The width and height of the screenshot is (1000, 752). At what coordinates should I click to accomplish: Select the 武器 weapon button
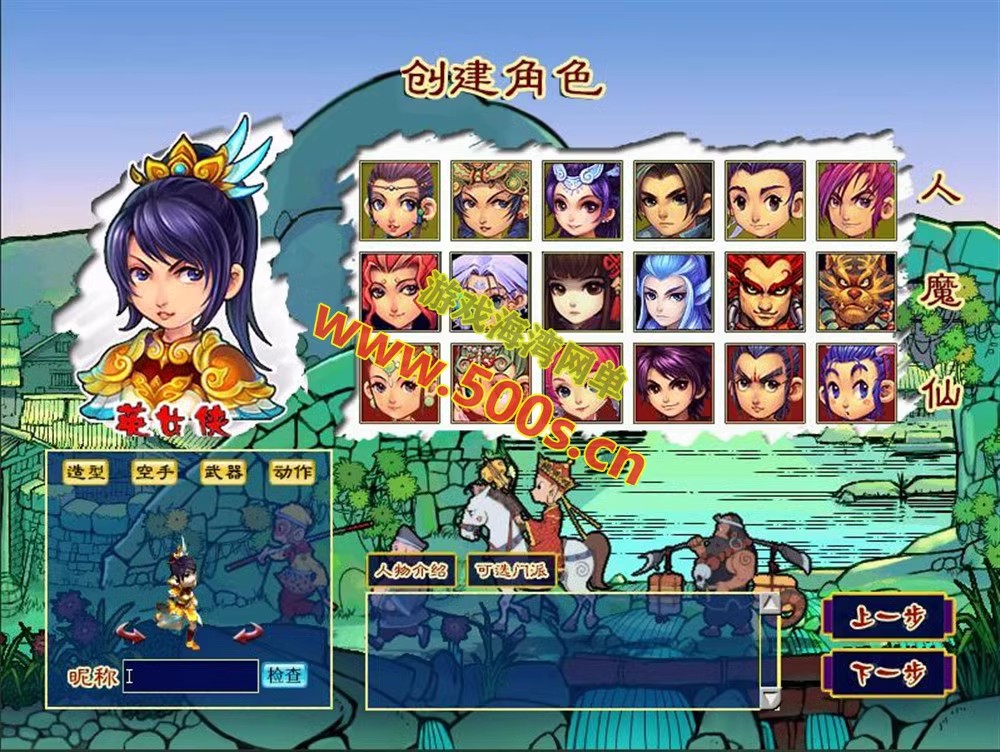pos(223,472)
